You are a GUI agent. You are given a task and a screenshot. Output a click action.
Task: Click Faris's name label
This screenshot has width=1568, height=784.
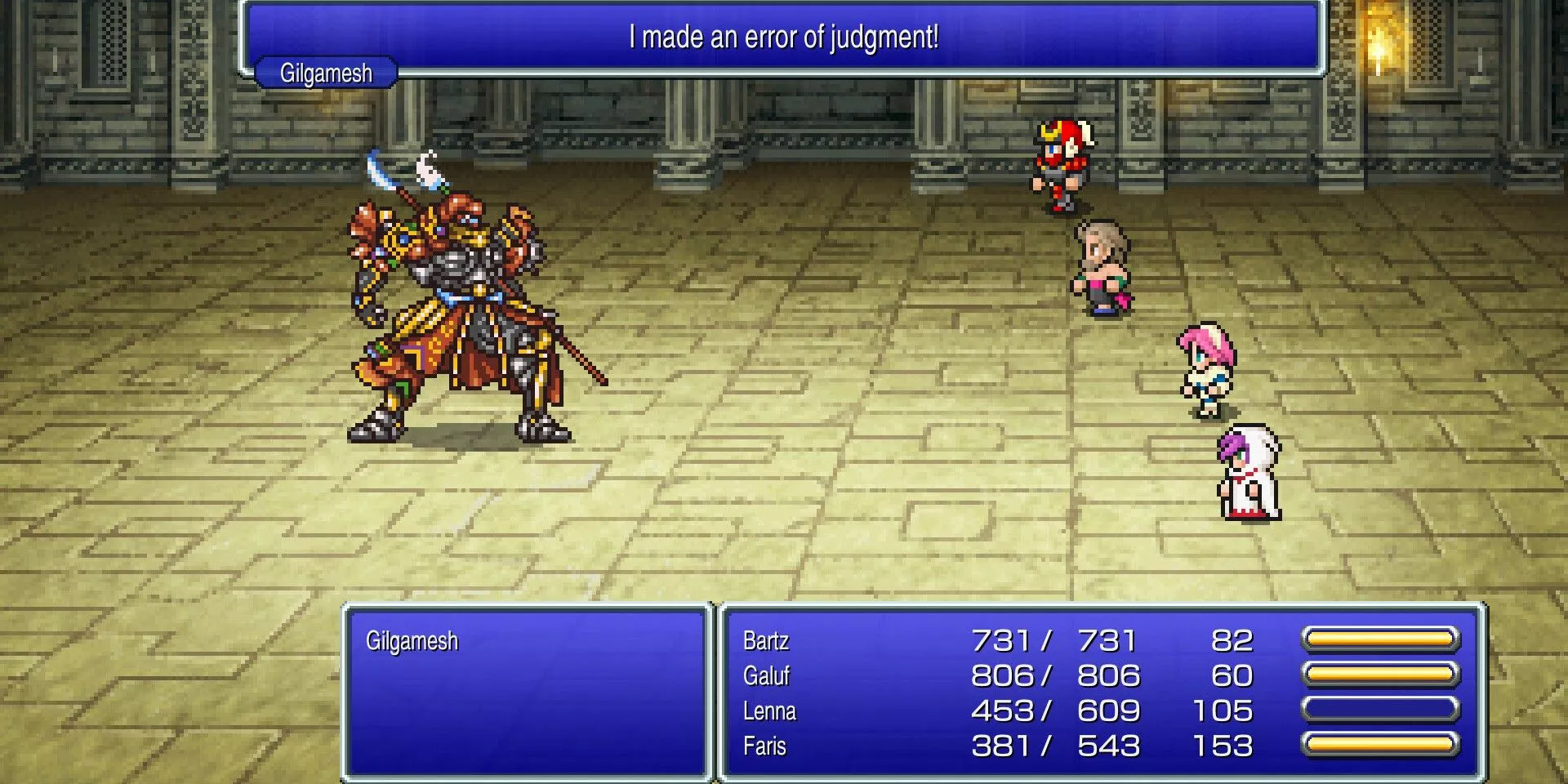coord(763,746)
